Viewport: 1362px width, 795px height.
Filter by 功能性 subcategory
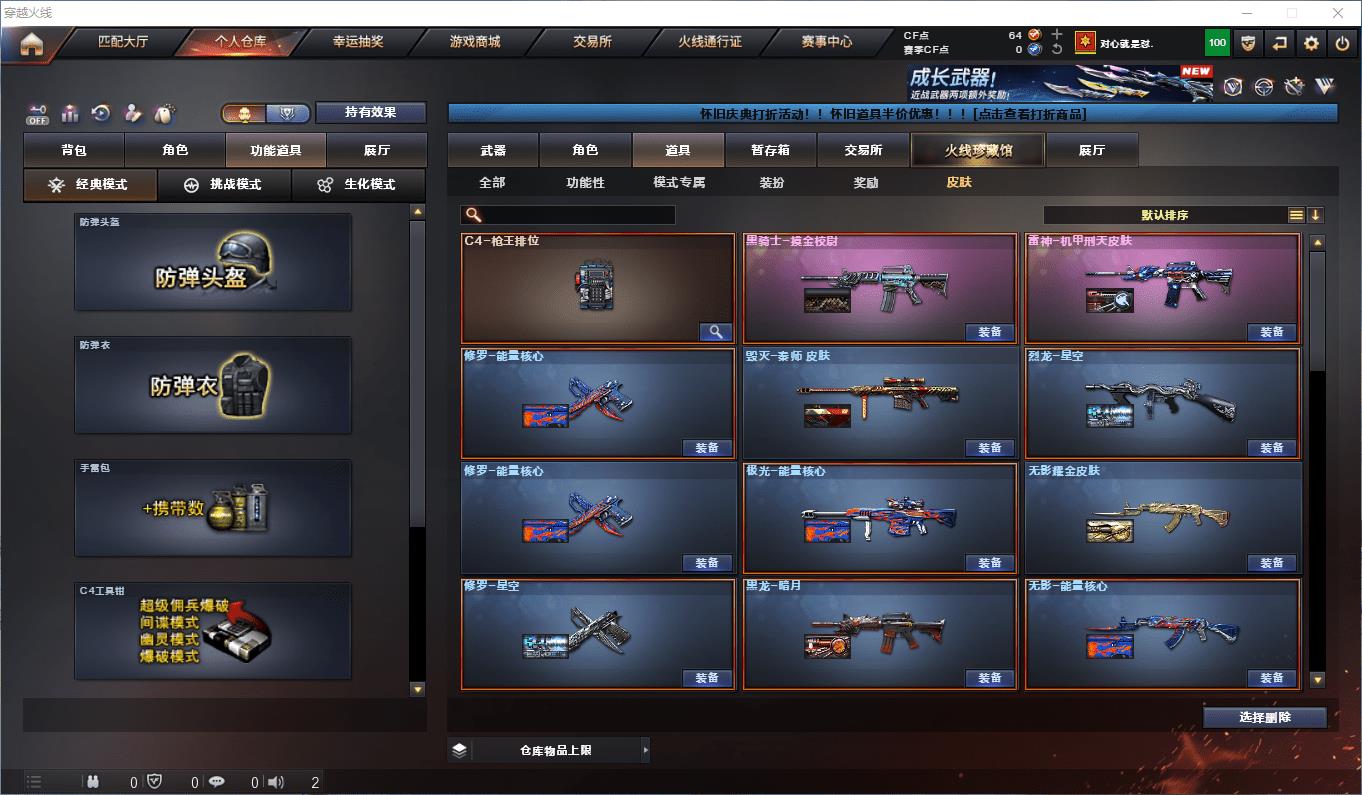click(585, 183)
